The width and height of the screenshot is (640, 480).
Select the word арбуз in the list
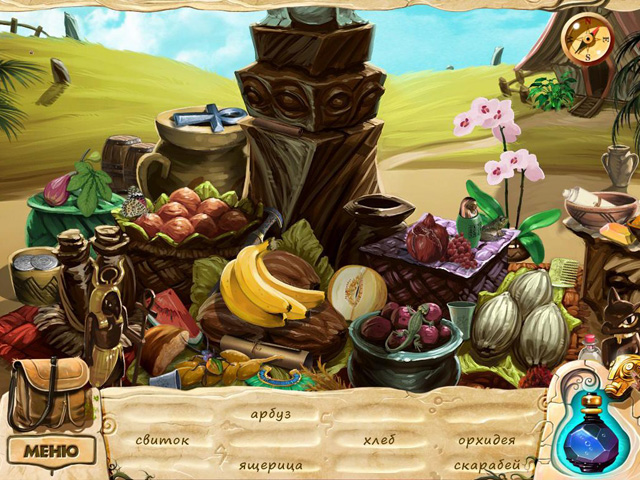(270, 414)
